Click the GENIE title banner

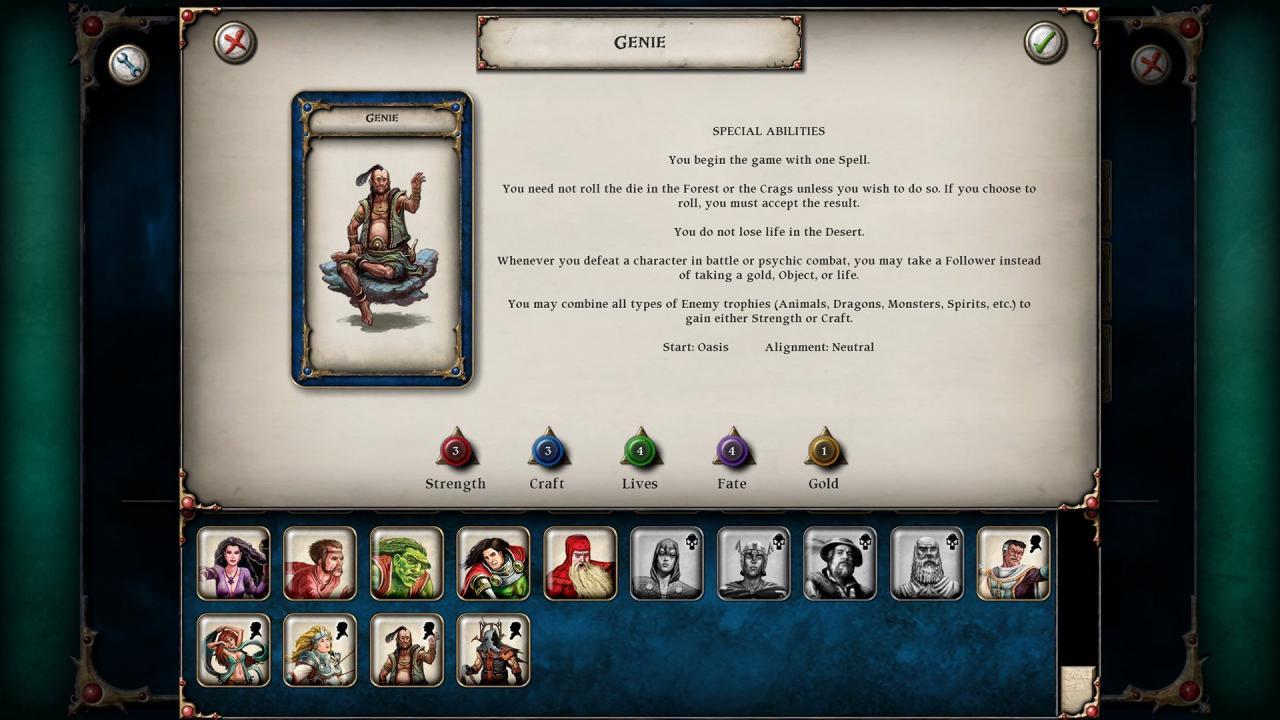(x=639, y=43)
